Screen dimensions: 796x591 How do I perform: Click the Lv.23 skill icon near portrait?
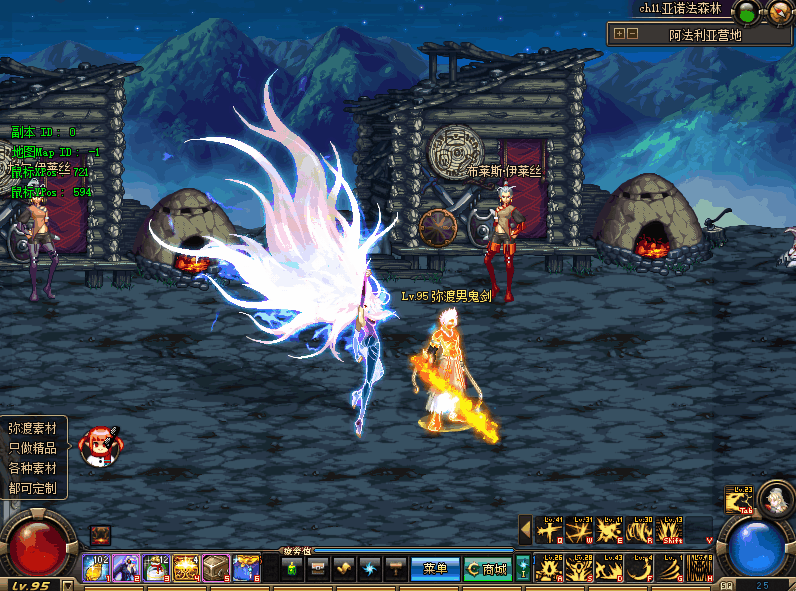[x=739, y=500]
